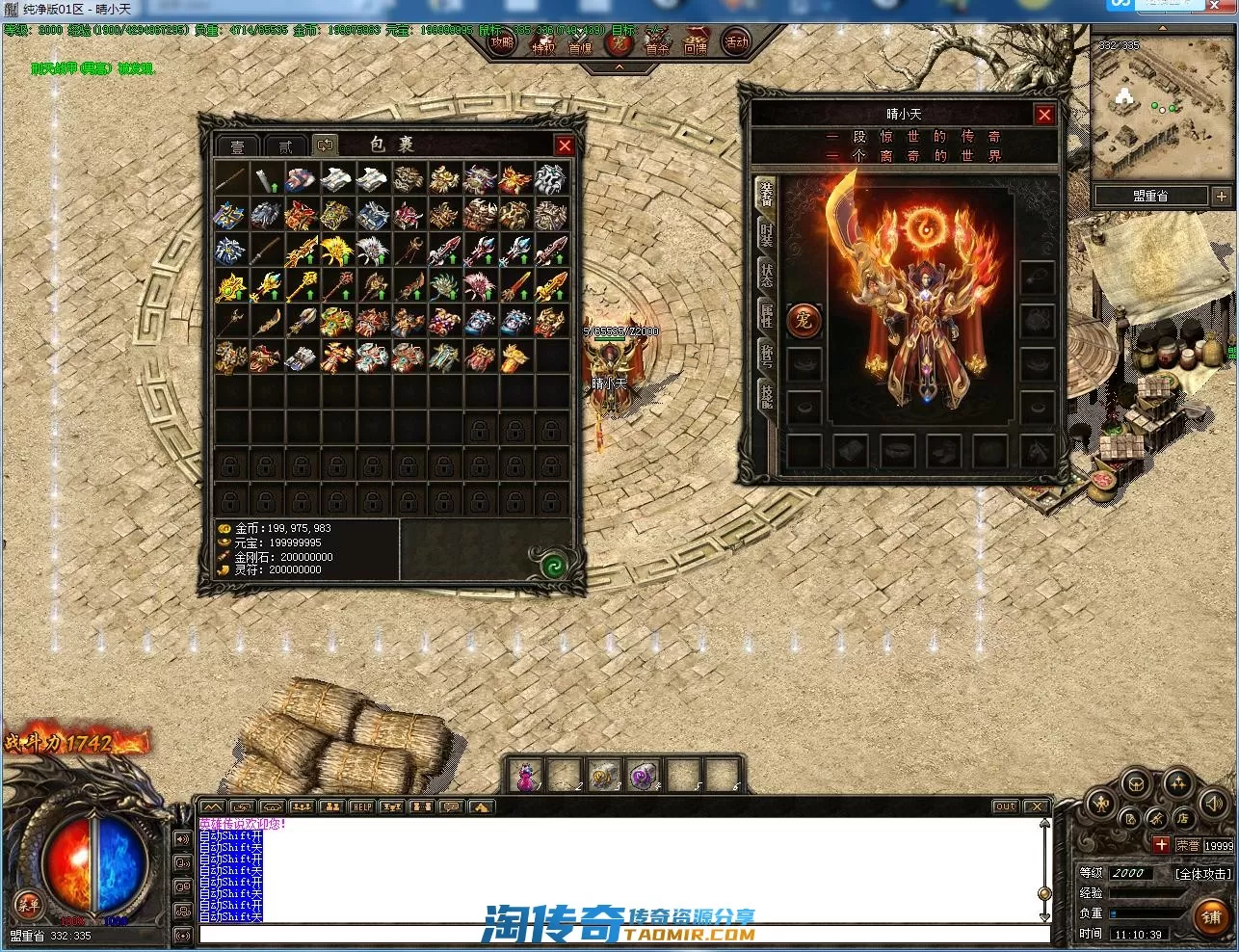Use the potion in the first hotbar slot

click(x=527, y=775)
